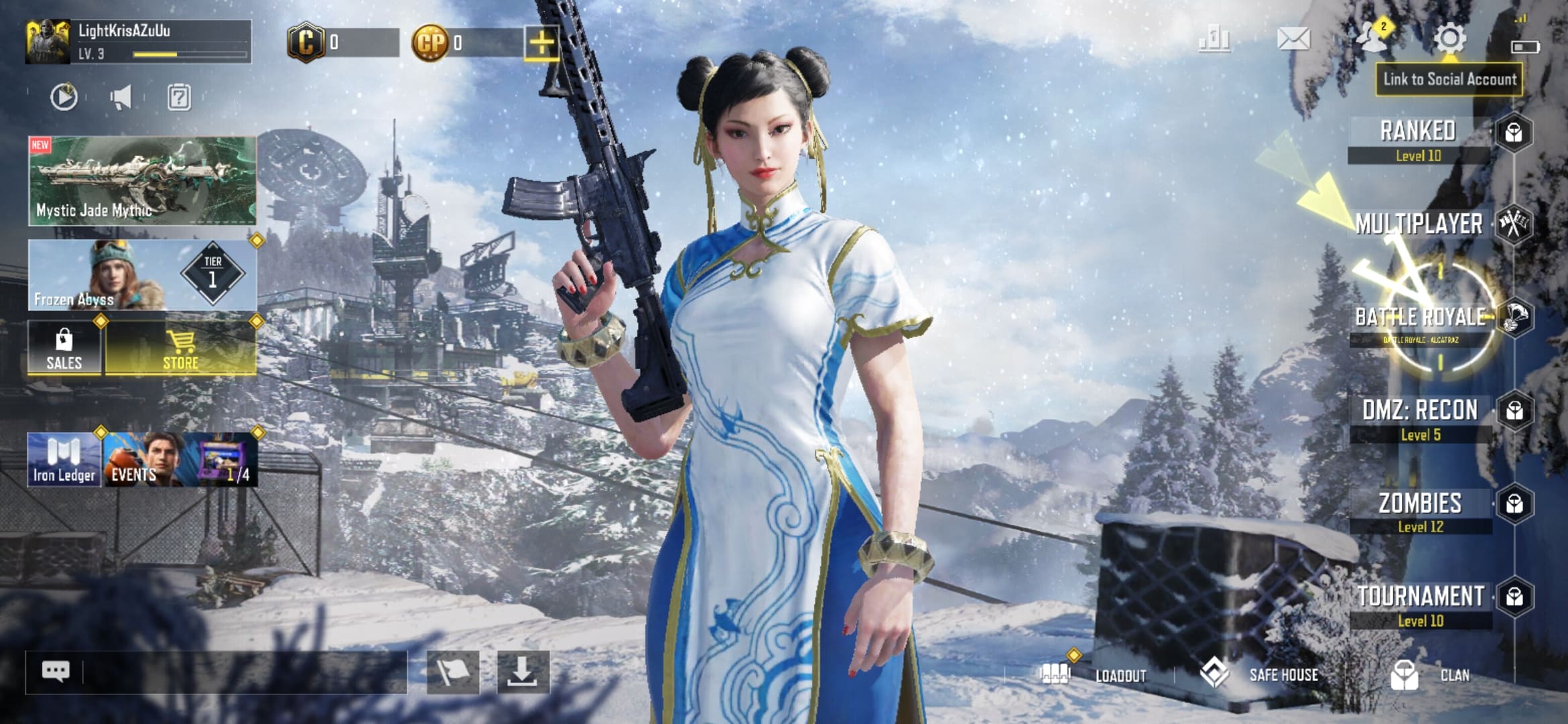Open the LightKrisAZuUu player profile
1568x724 pixels.
[x=138, y=42]
